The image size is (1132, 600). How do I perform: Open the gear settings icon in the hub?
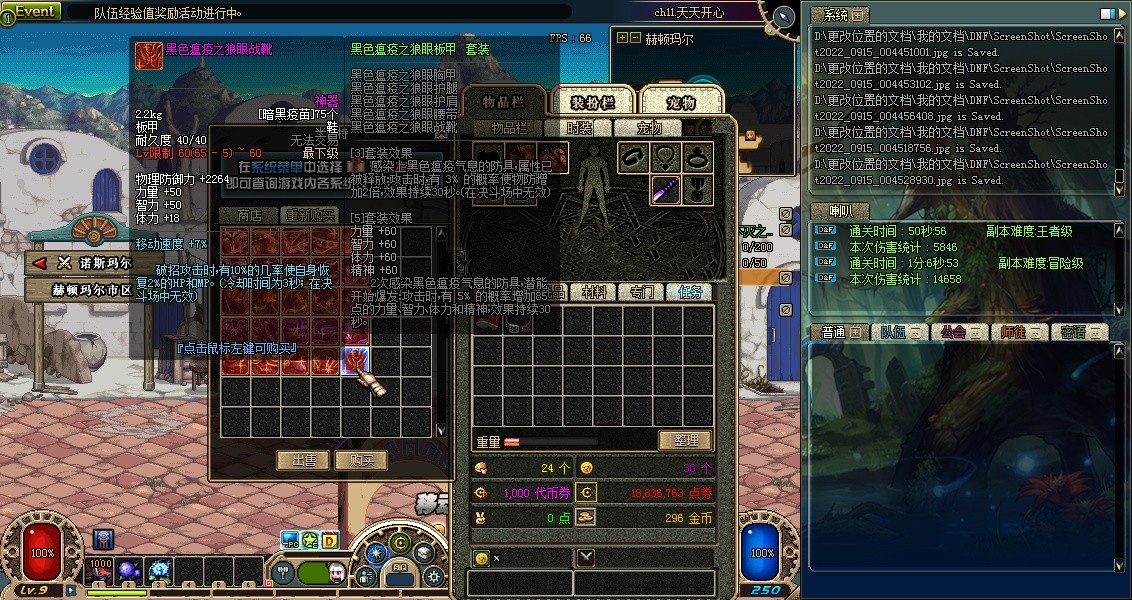coord(433,576)
